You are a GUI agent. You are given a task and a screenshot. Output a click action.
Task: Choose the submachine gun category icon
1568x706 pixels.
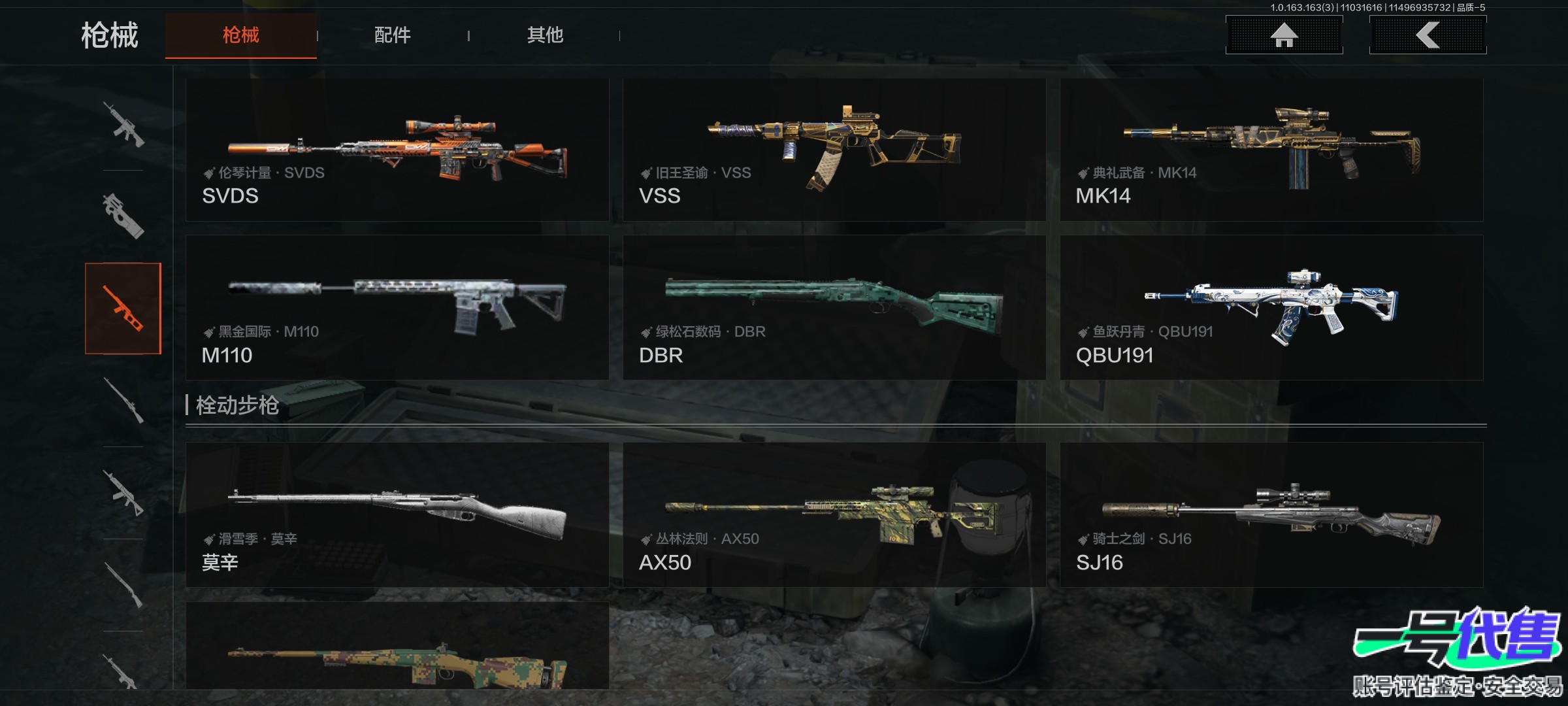[x=123, y=216]
